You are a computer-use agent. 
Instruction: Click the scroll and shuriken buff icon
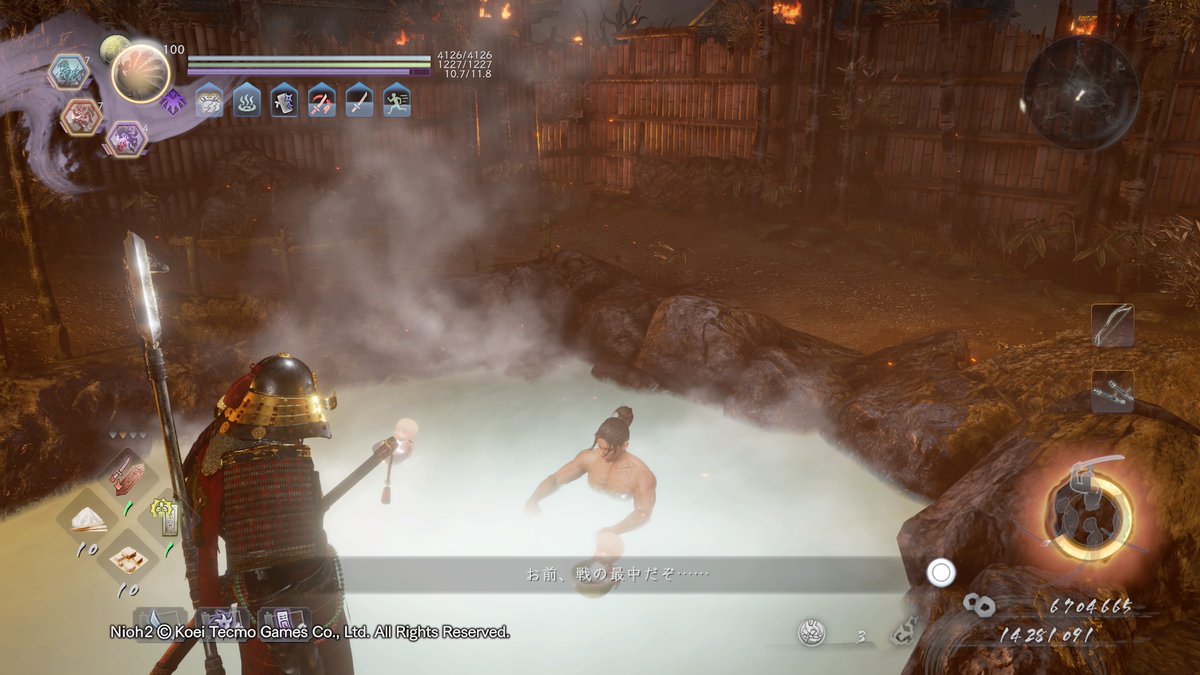(x=284, y=100)
